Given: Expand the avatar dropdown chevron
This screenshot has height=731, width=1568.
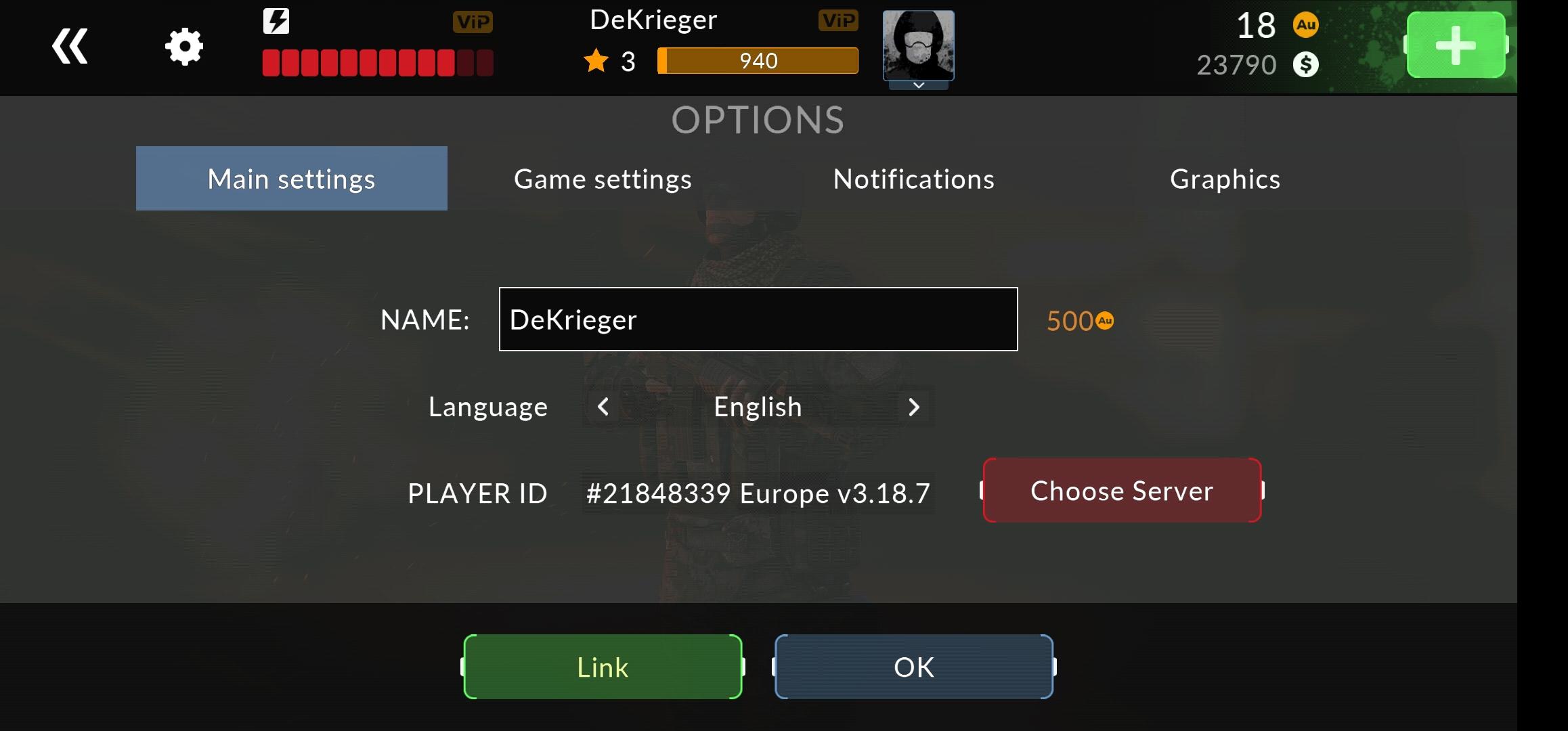Looking at the screenshot, I should tap(918, 87).
